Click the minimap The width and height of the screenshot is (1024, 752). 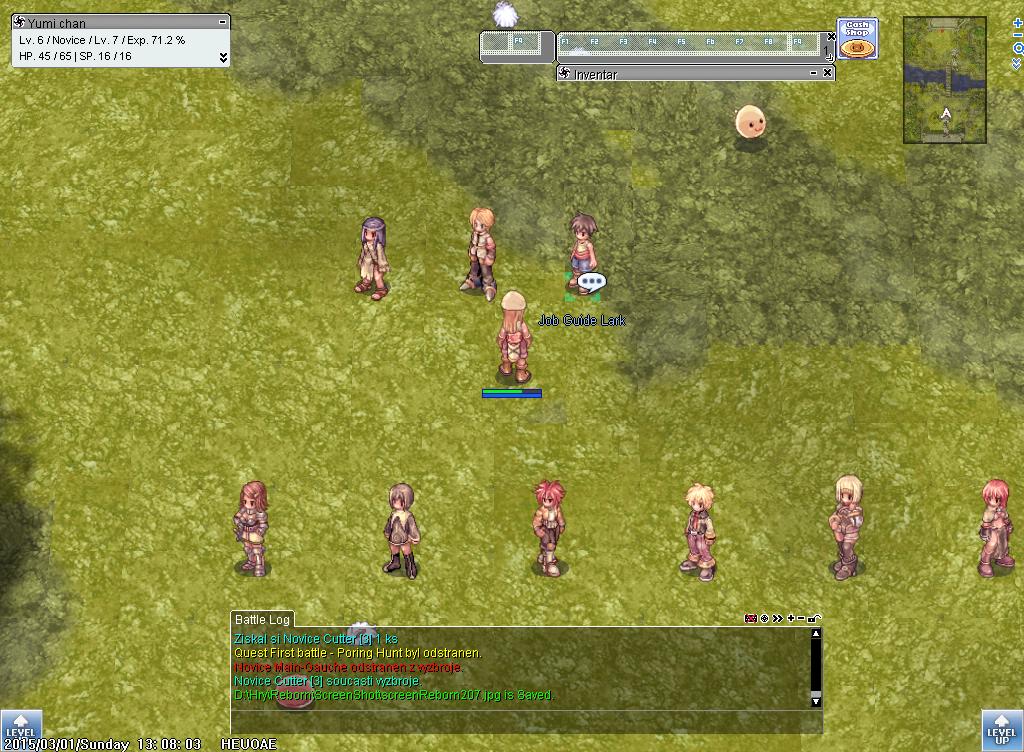(944, 79)
